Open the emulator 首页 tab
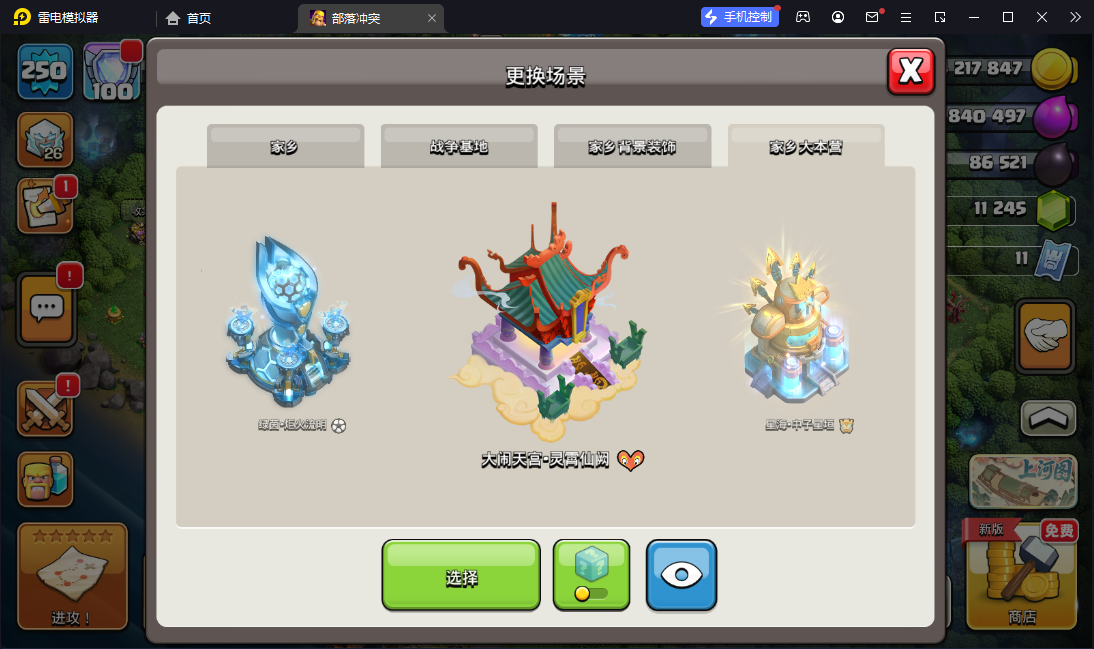 pos(189,18)
